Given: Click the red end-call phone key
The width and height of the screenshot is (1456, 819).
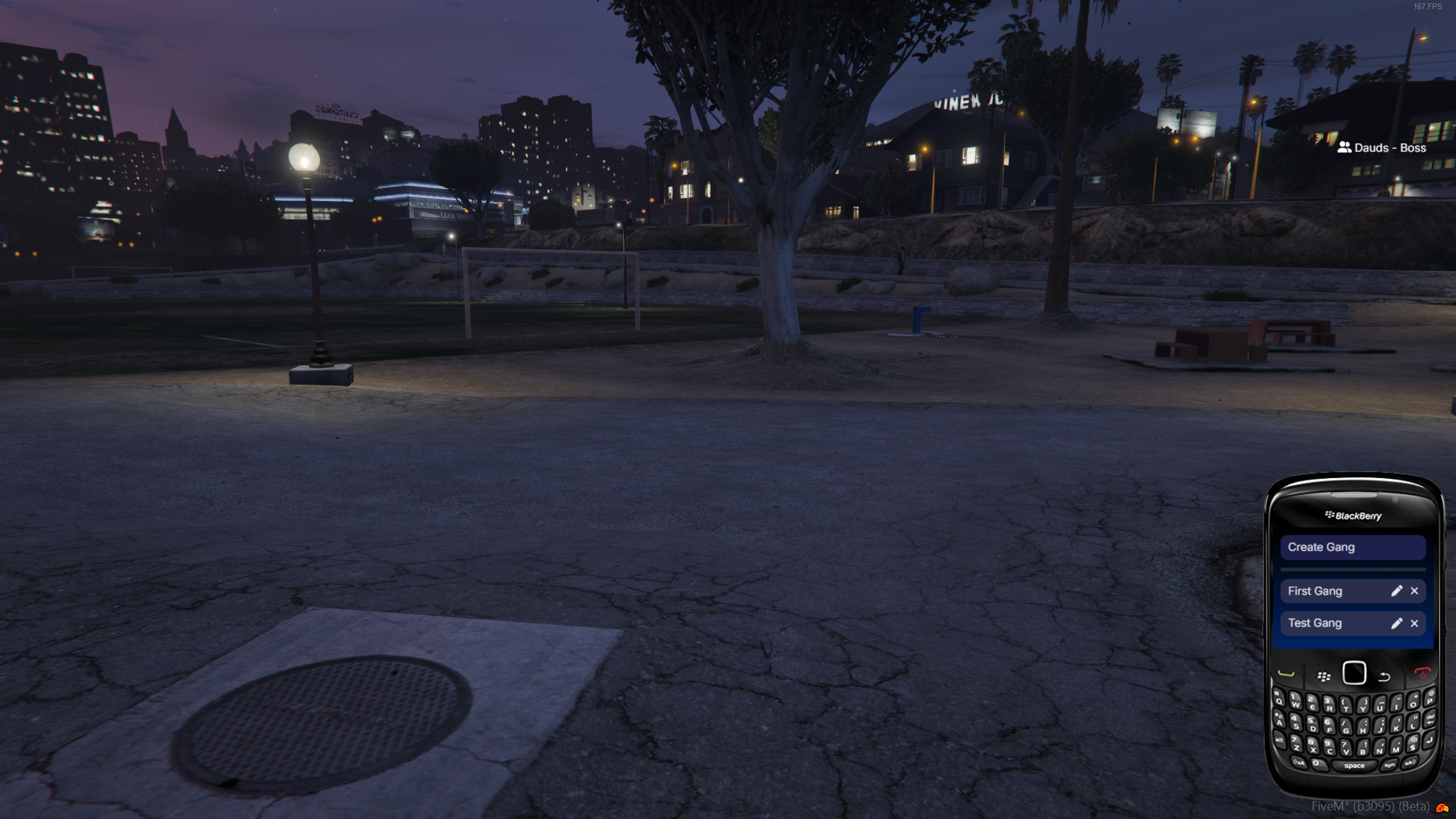Looking at the screenshot, I should coord(1422,673).
